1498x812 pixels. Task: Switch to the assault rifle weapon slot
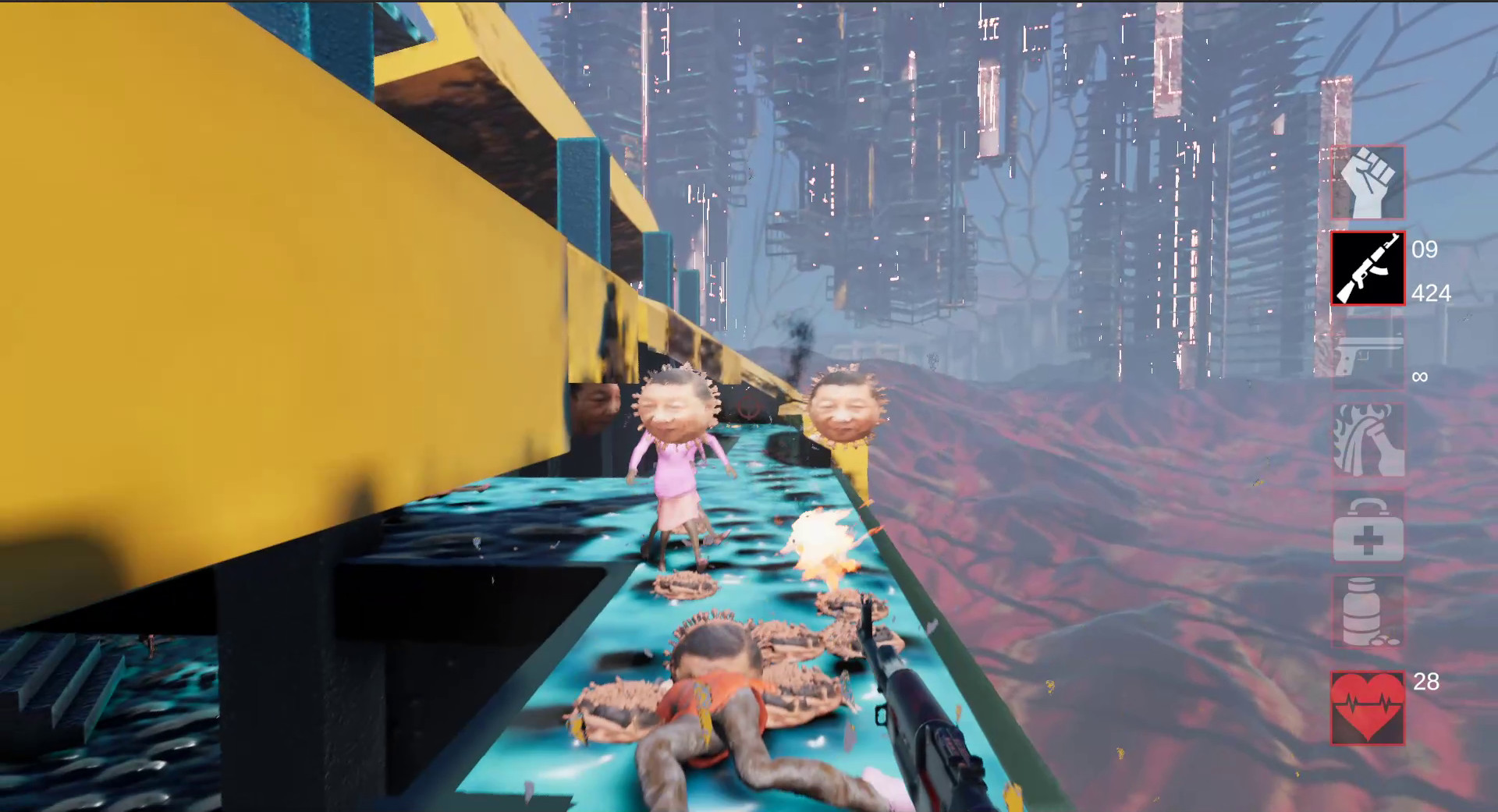[x=1367, y=269]
